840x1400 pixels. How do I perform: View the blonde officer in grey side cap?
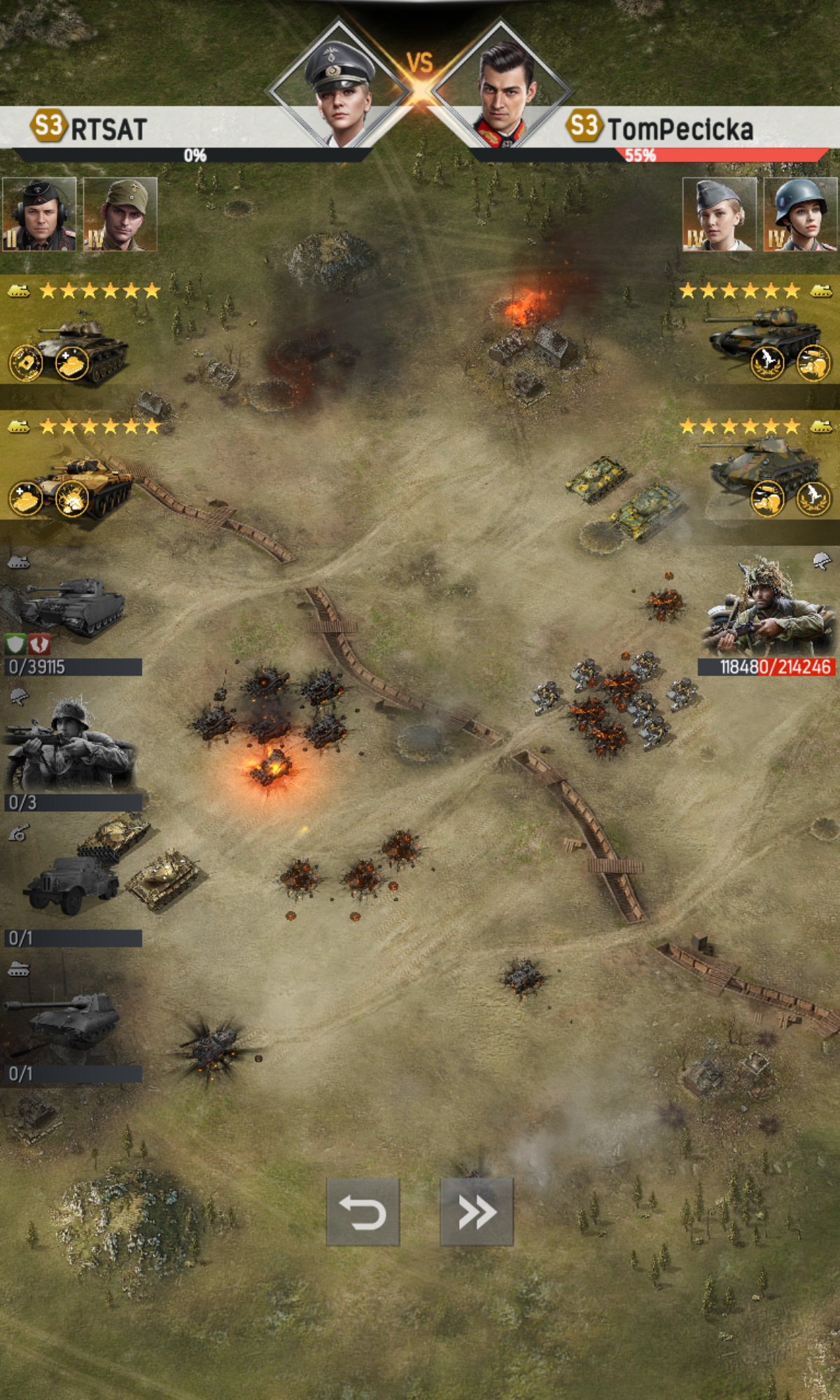720,214
